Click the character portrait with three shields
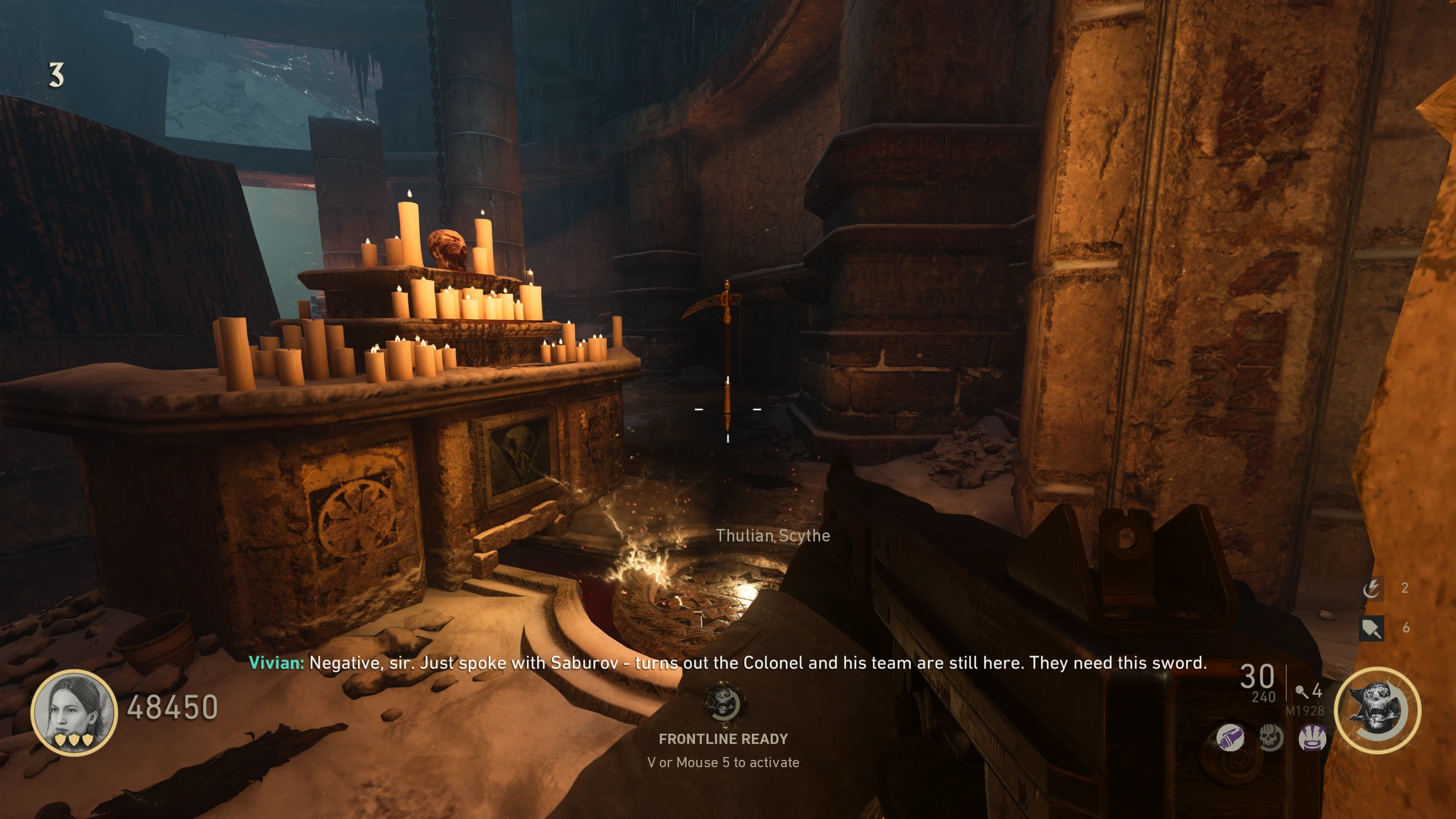 pyautogui.click(x=75, y=713)
